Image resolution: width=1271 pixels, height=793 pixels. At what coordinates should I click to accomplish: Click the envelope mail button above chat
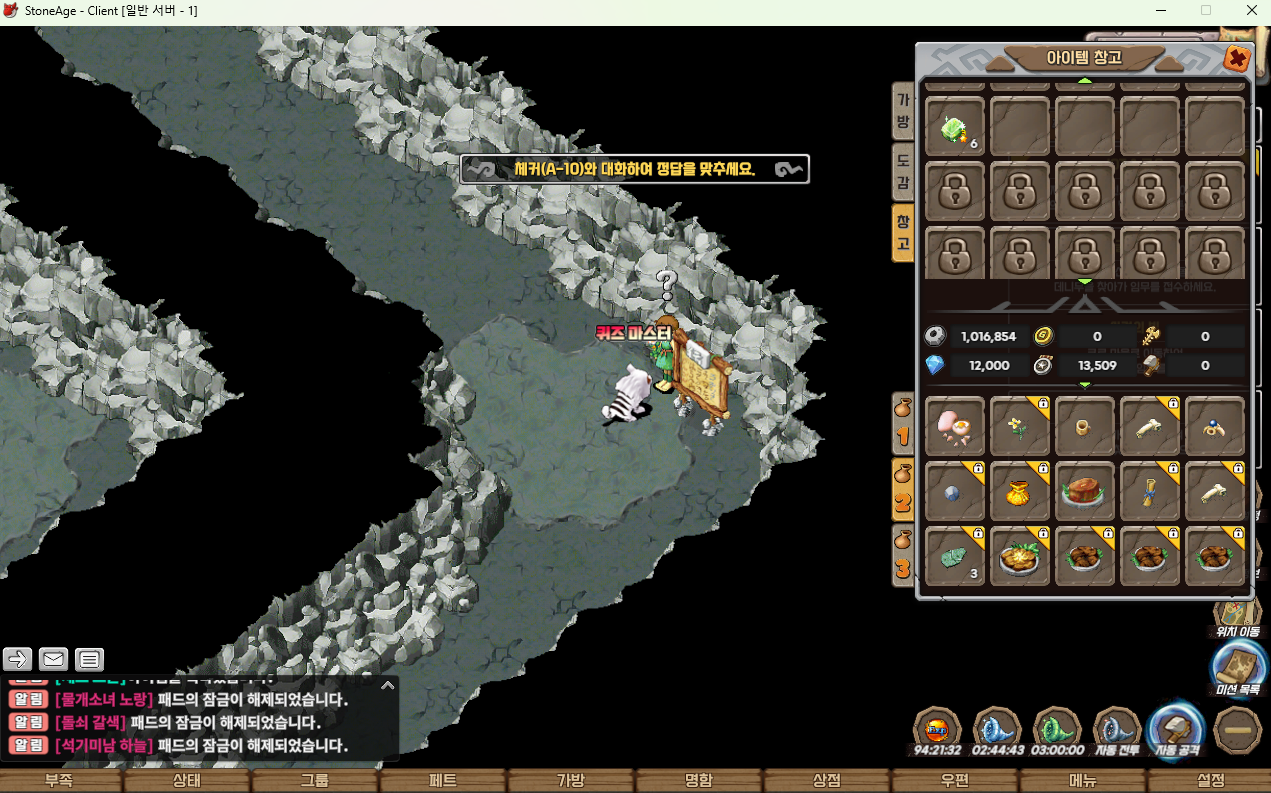(x=54, y=659)
